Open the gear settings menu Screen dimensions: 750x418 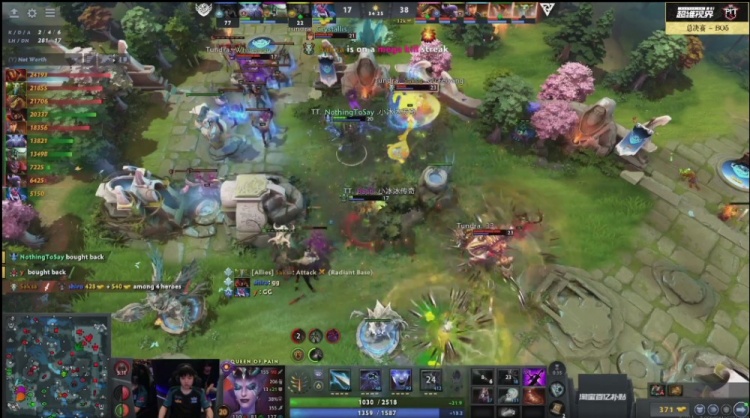(x=31, y=13)
